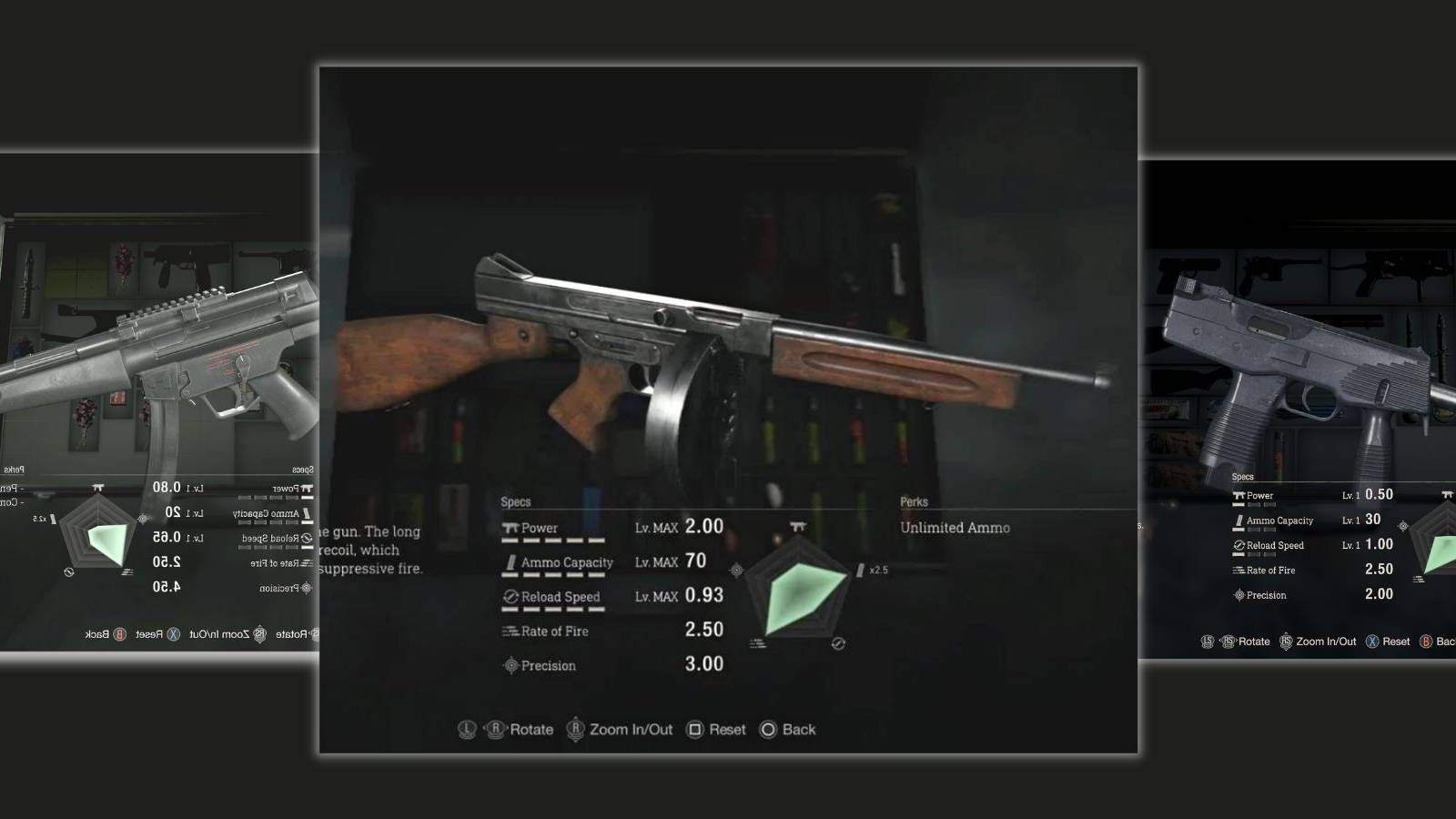
Task: Click the Lv. MAX label next to Power
Action: (x=656, y=527)
